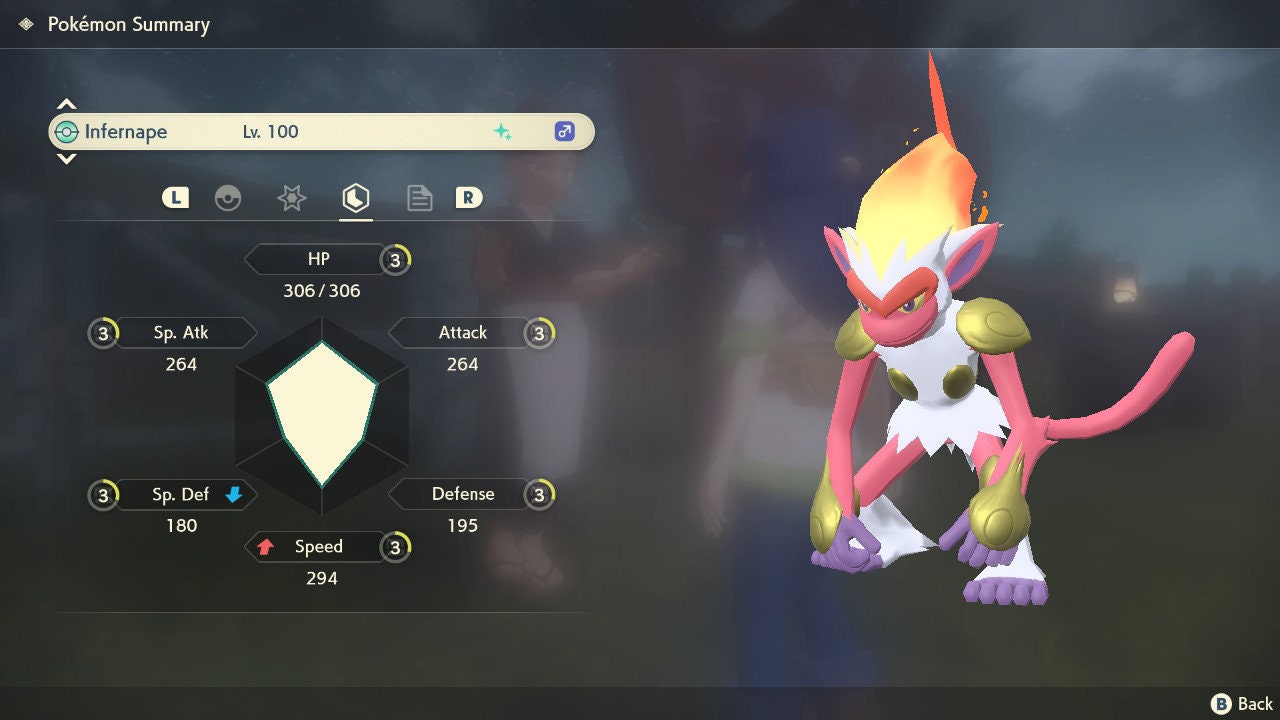
Task: Select the hexagon stats tab
Action: click(355, 198)
